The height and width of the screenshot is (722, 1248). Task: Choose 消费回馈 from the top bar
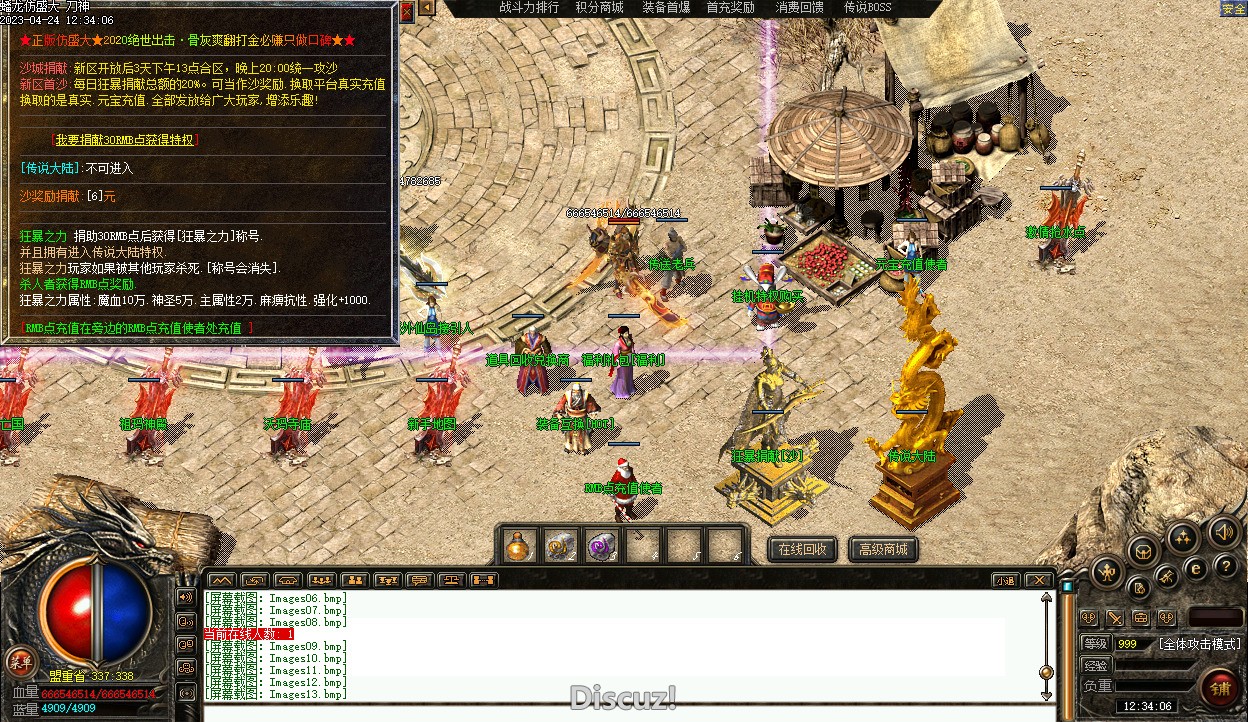[800, 8]
